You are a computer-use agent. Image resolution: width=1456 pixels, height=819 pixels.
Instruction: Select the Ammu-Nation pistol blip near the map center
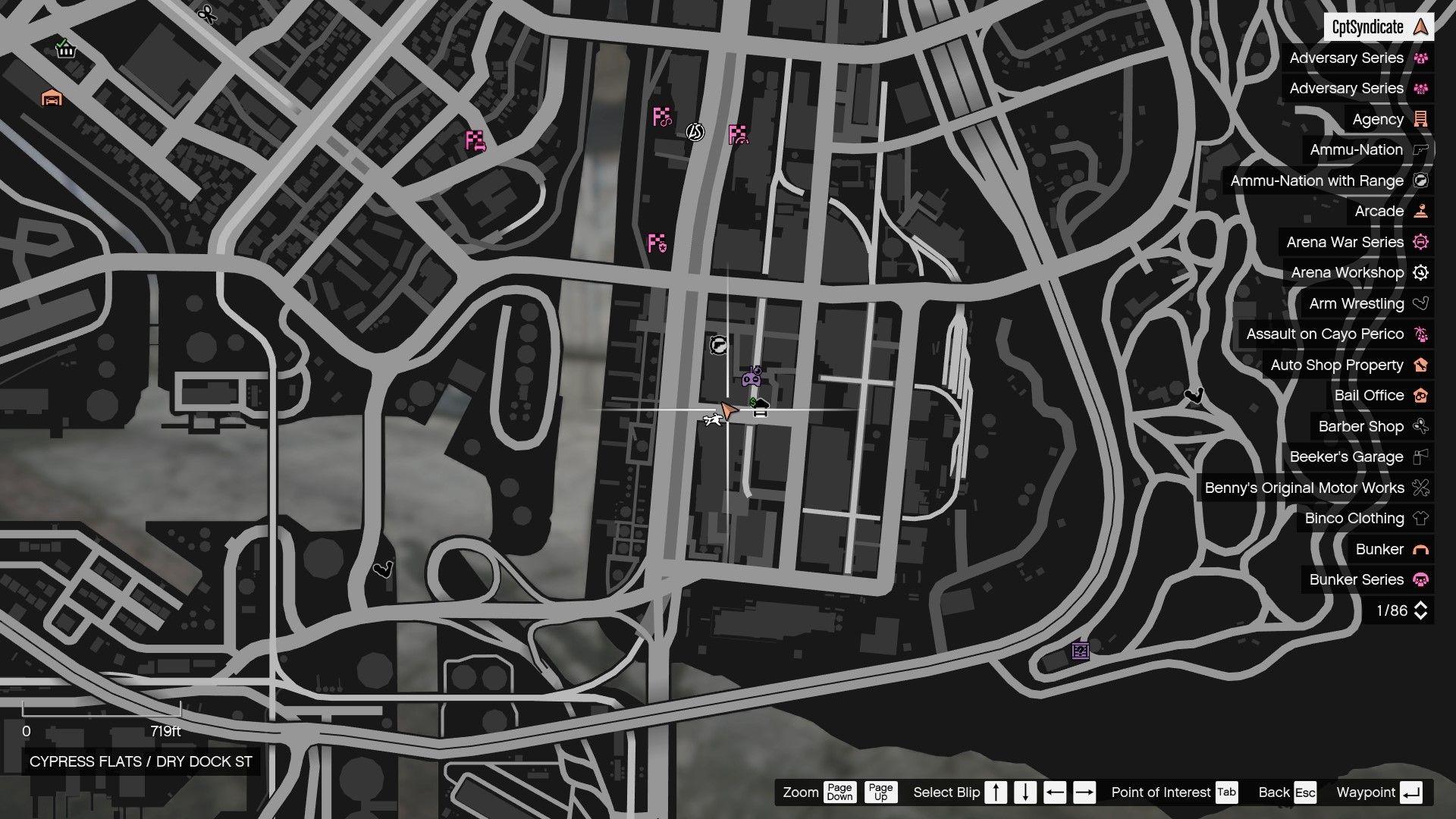pyautogui.click(x=717, y=345)
